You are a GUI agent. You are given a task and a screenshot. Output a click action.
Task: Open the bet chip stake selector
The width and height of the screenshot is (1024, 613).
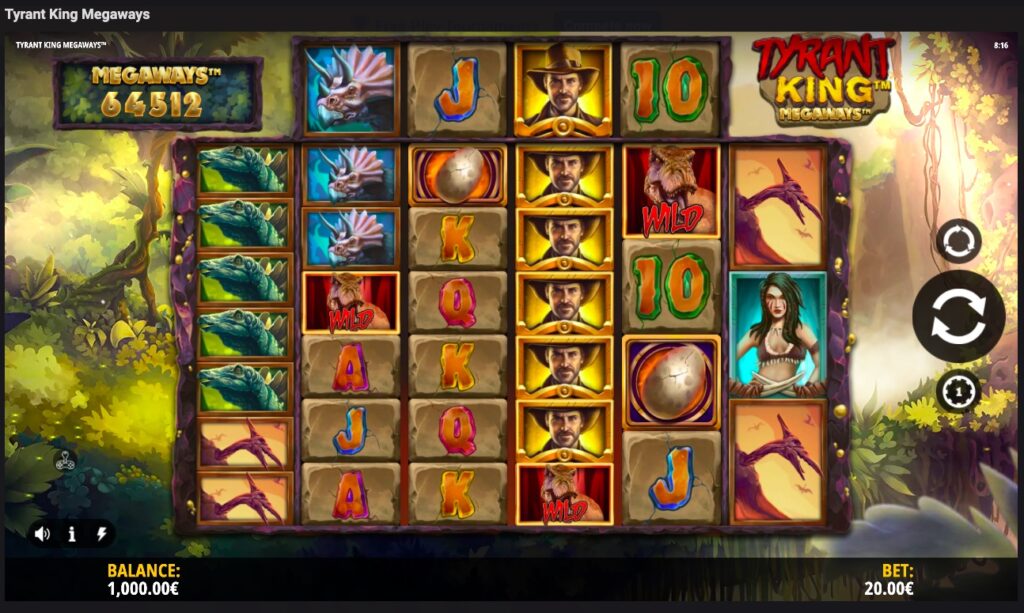[x=958, y=391]
